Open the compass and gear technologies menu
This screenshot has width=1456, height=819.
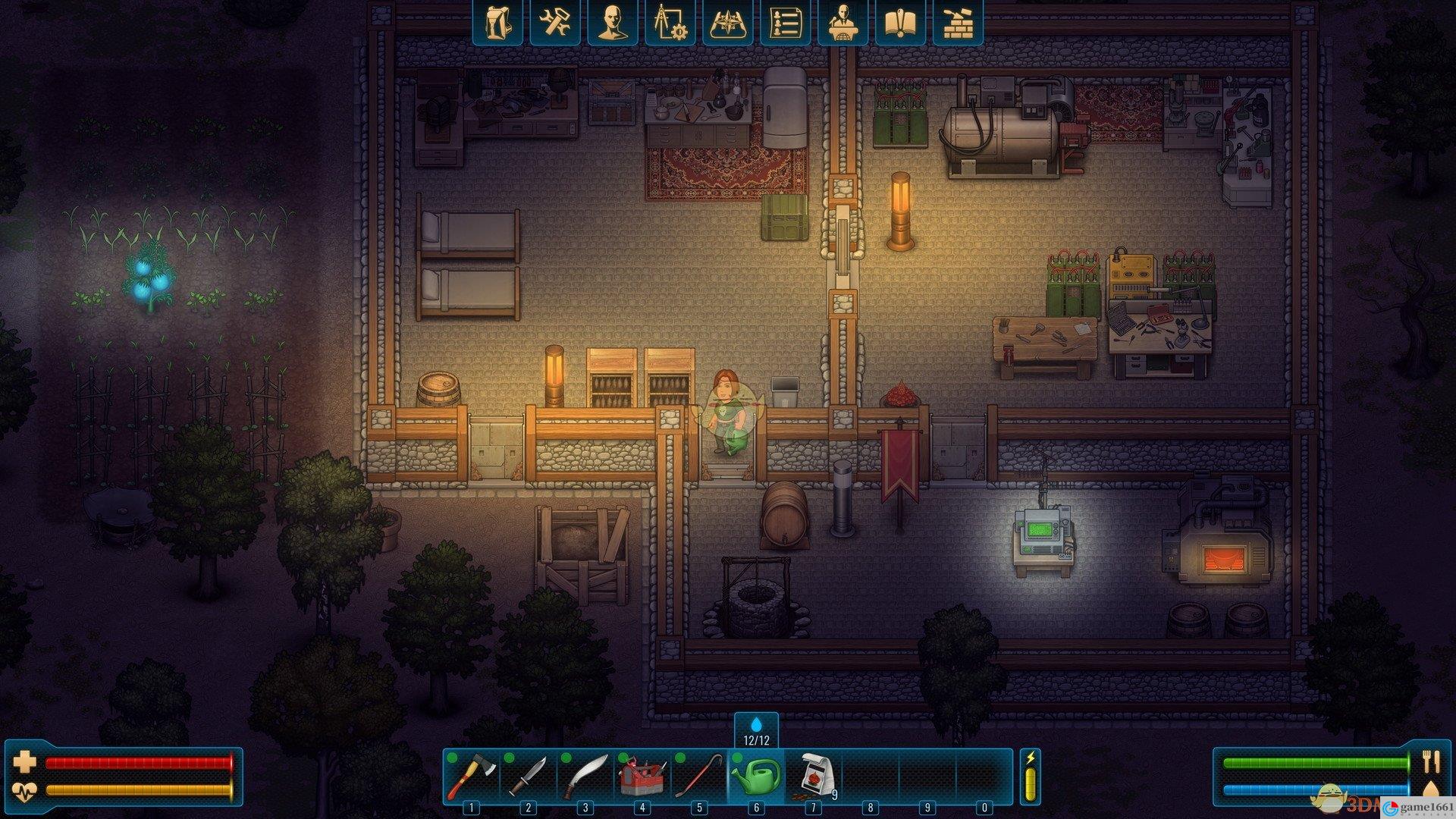point(670,22)
